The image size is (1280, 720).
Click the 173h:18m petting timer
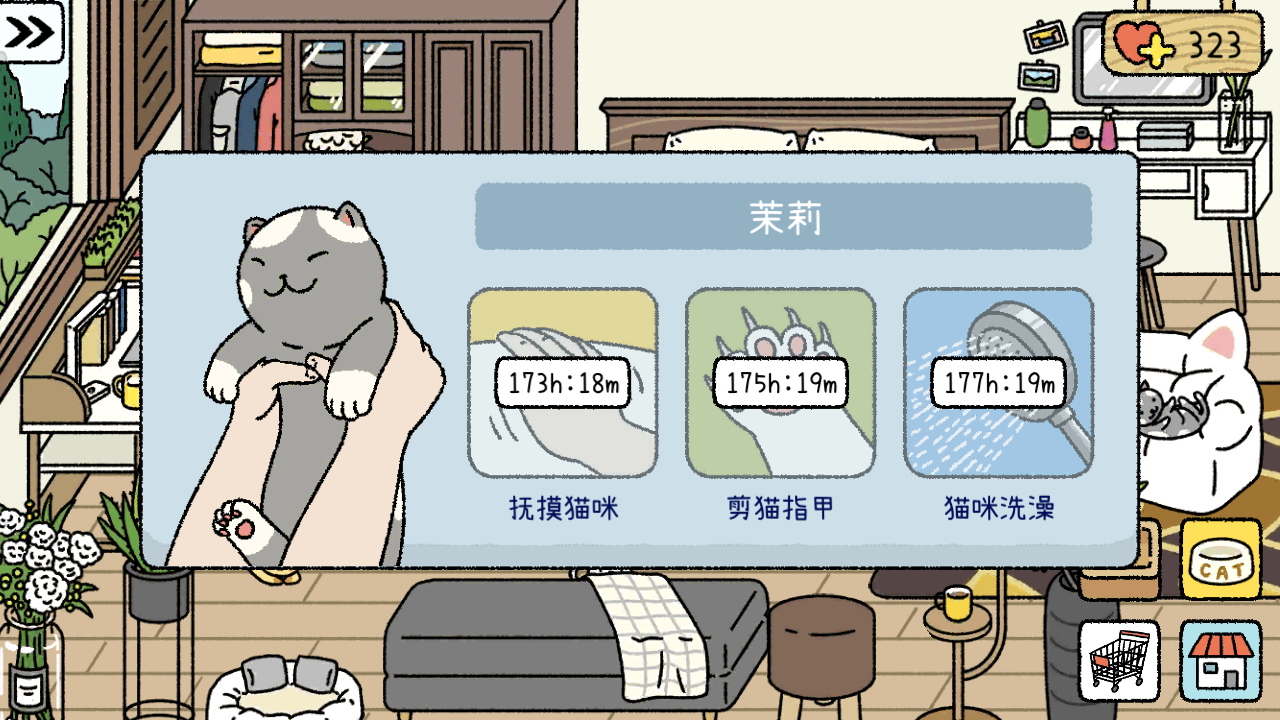pos(563,381)
